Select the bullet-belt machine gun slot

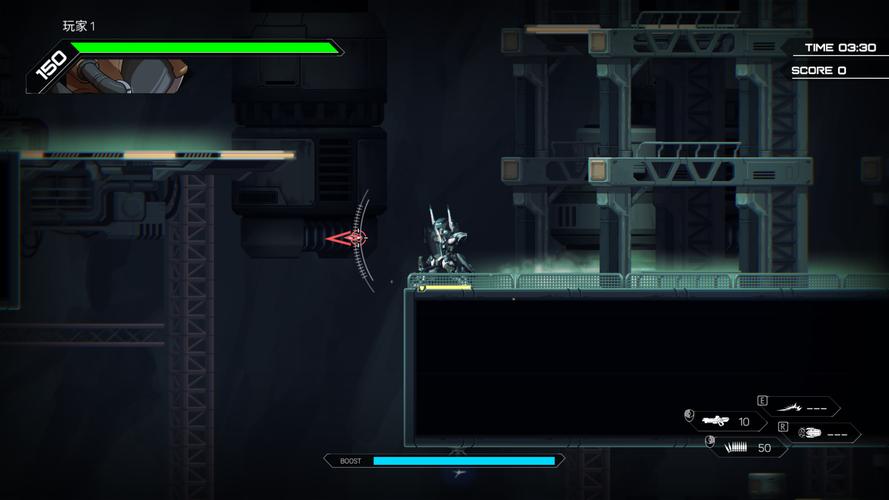pos(746,447)
